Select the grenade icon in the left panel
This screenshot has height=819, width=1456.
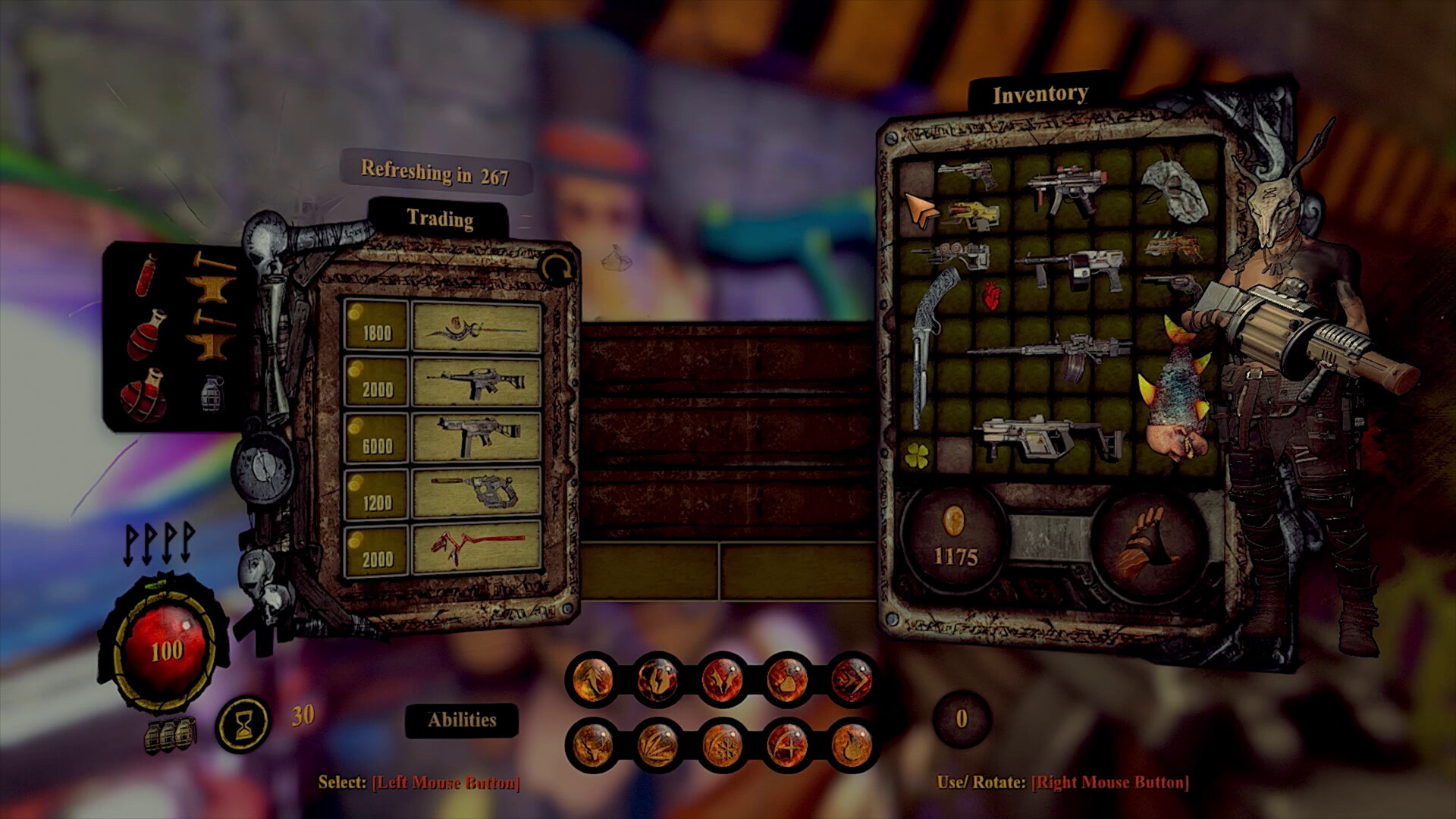click(212, 394)
